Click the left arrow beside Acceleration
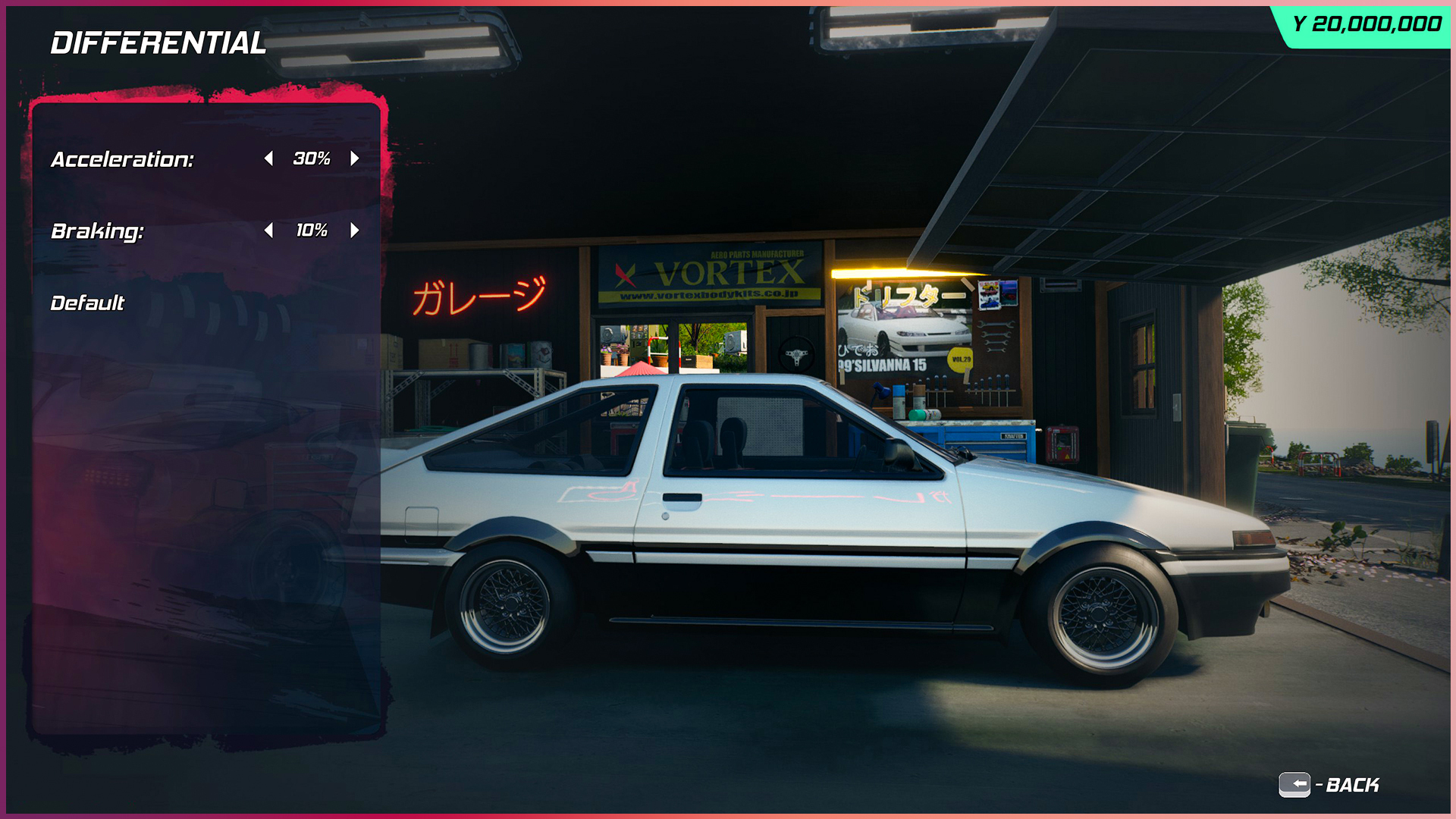Image resolution: width=1456 pixels, height=819 pixels. (x=269, y=159)
